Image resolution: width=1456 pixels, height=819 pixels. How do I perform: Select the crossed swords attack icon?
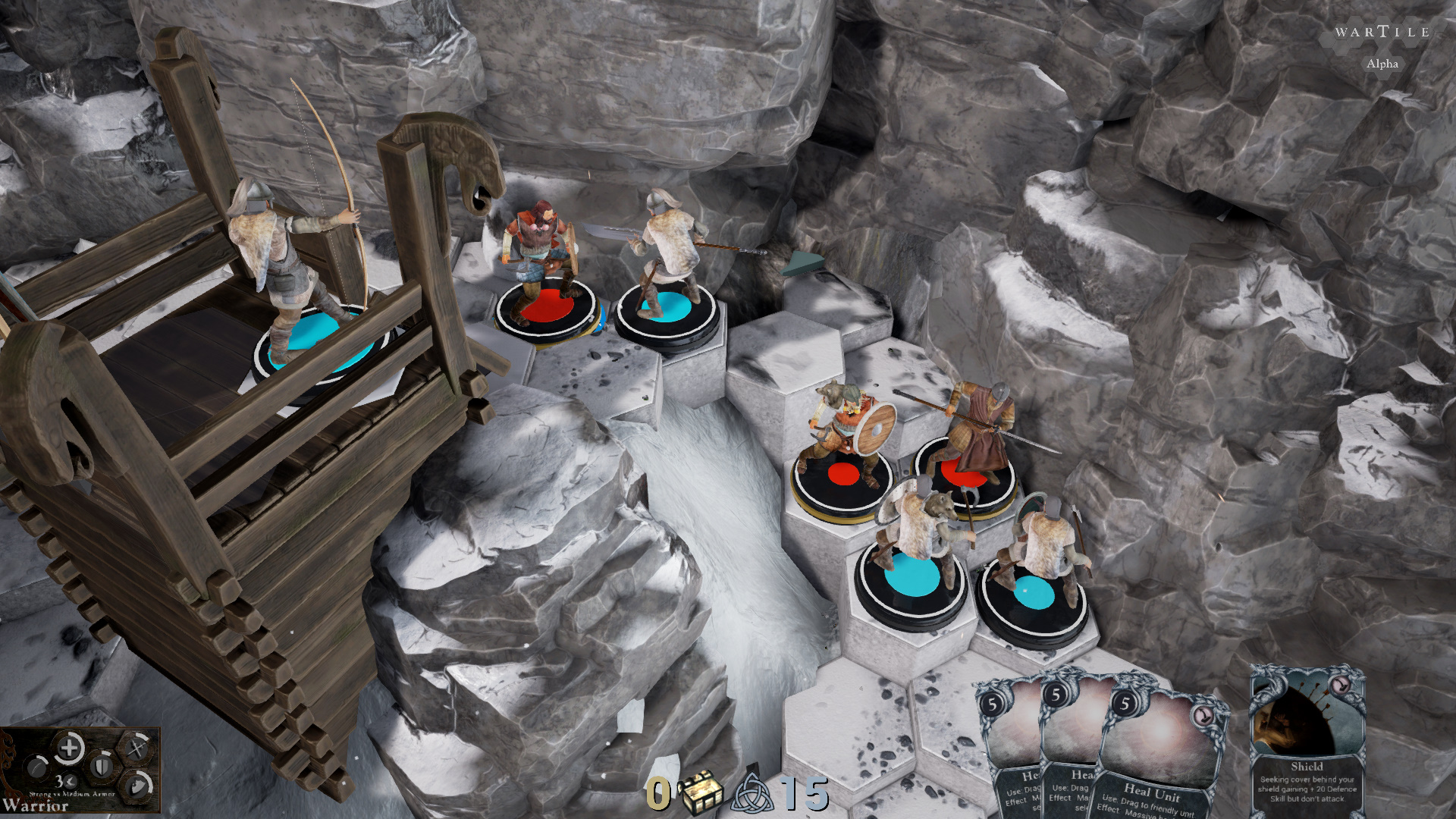tap(135, 749)
